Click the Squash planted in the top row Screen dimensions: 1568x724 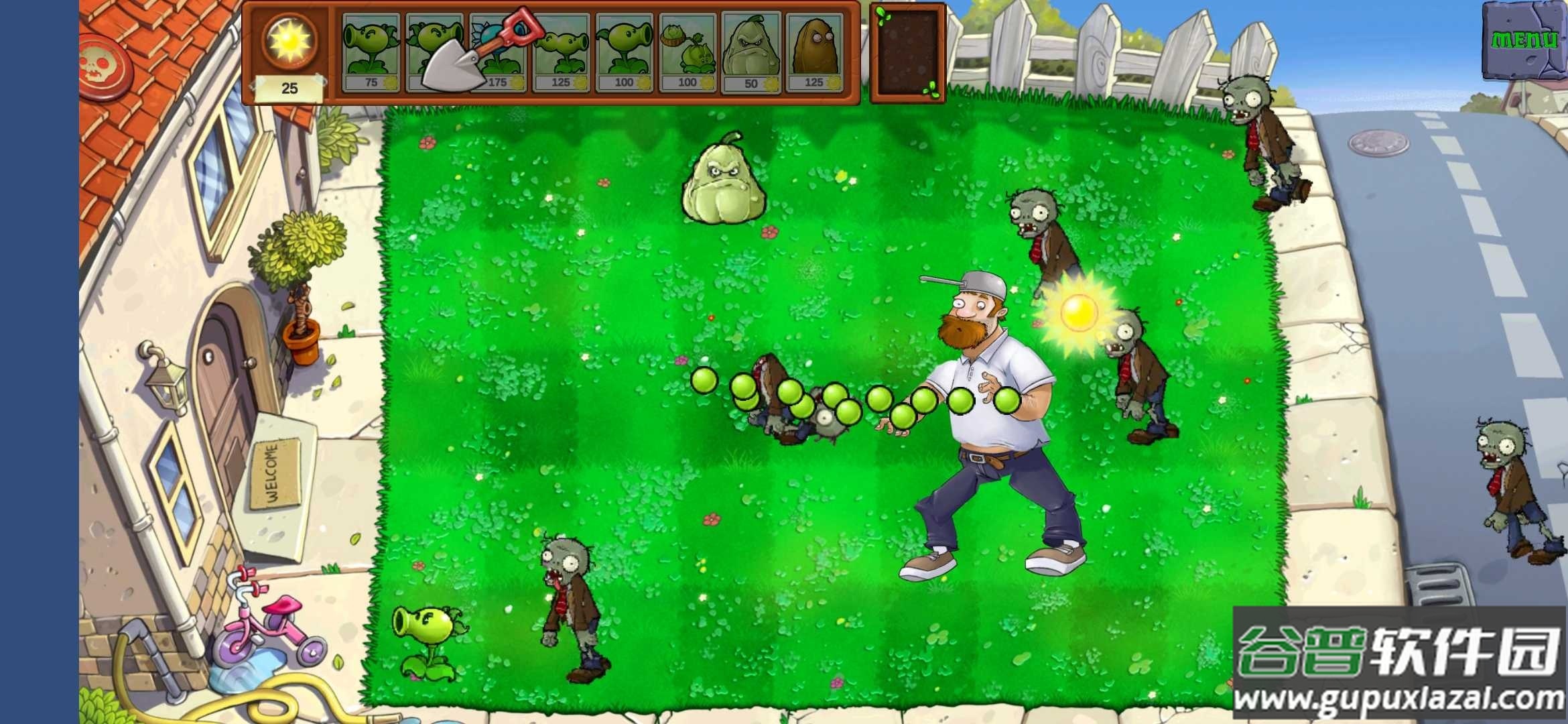coord(725,181)
